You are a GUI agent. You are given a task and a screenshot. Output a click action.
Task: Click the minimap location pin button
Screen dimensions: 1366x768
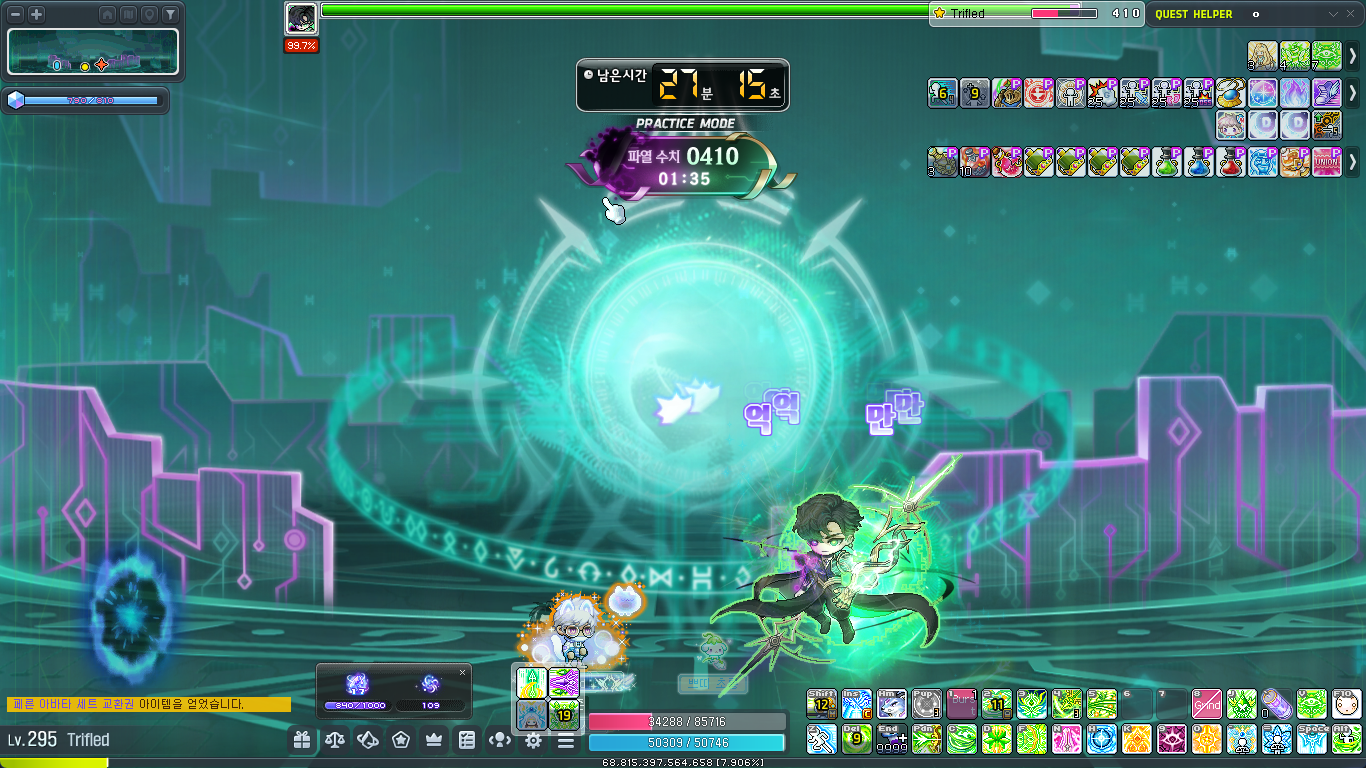(149, 14)
